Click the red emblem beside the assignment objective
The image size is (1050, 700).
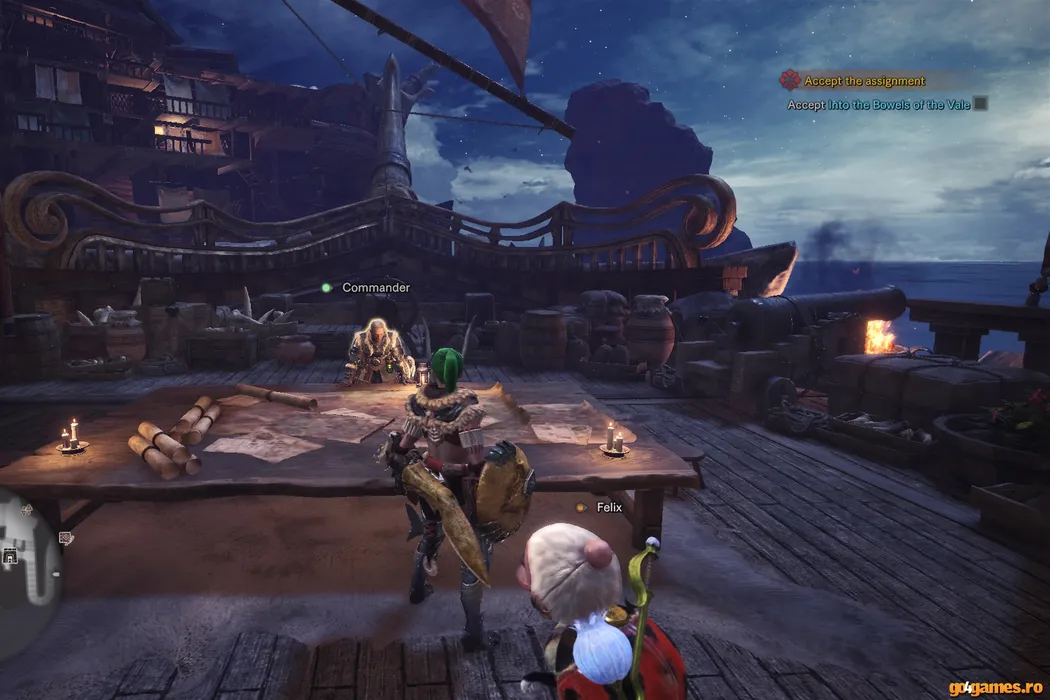[790, 80]
